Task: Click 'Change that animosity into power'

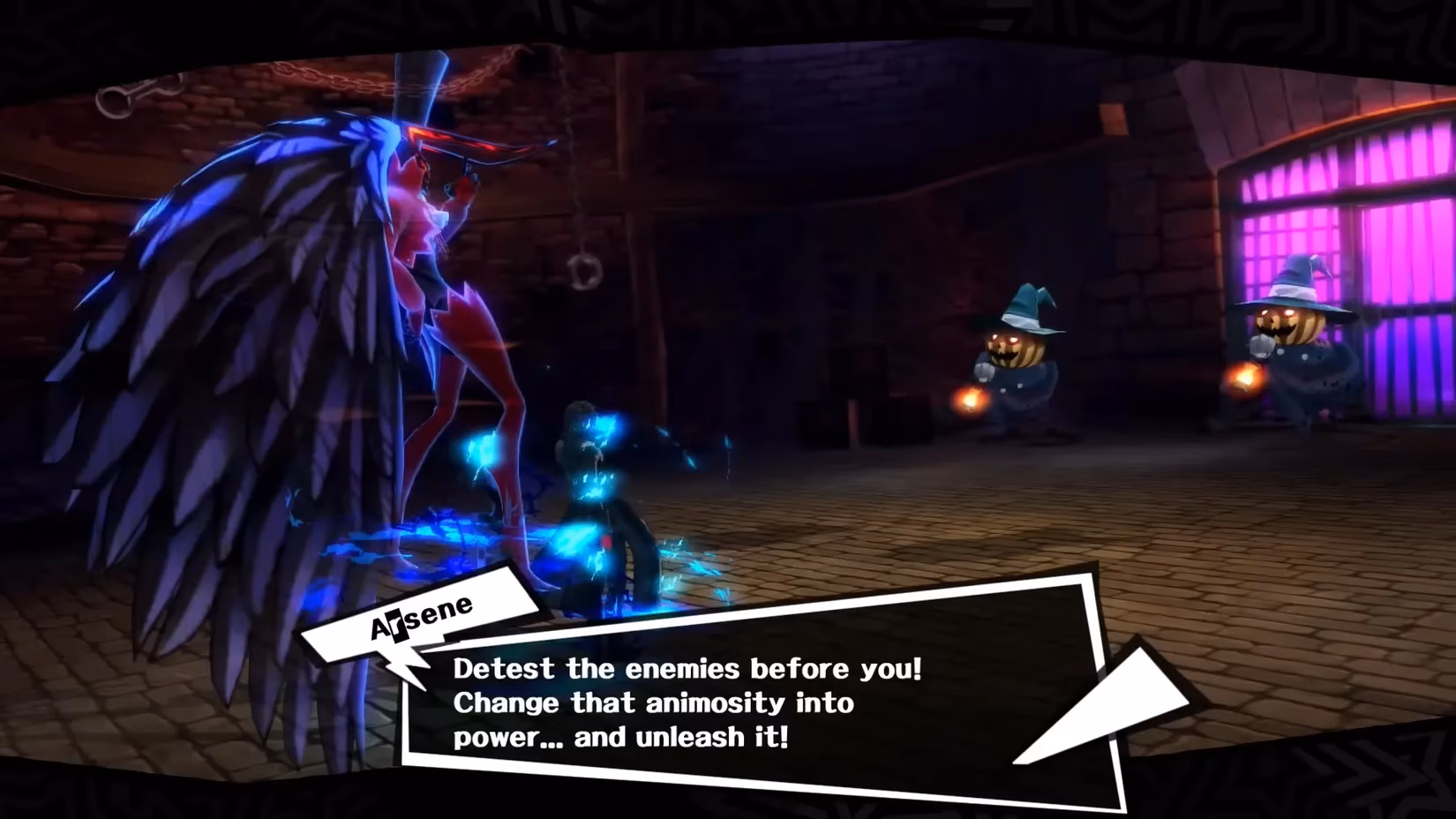Action: click(x=651, y=703)
